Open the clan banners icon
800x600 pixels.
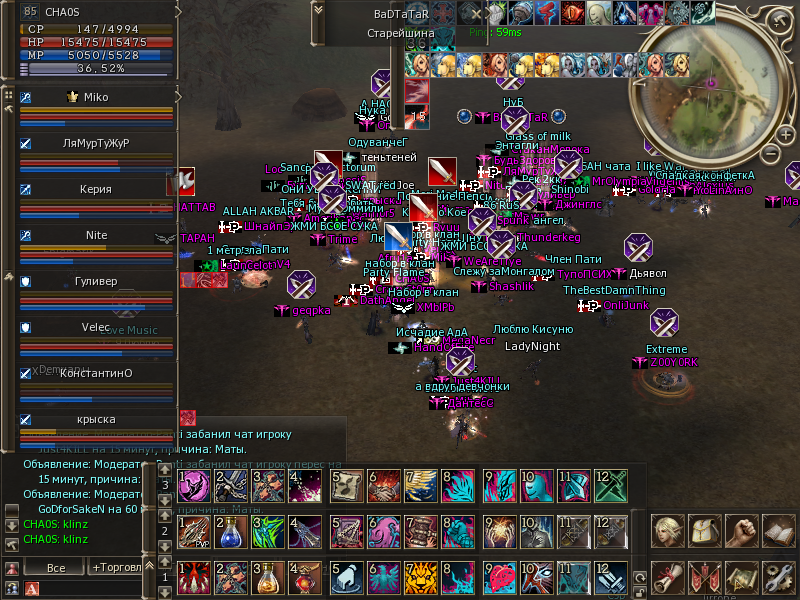point(704,578)
